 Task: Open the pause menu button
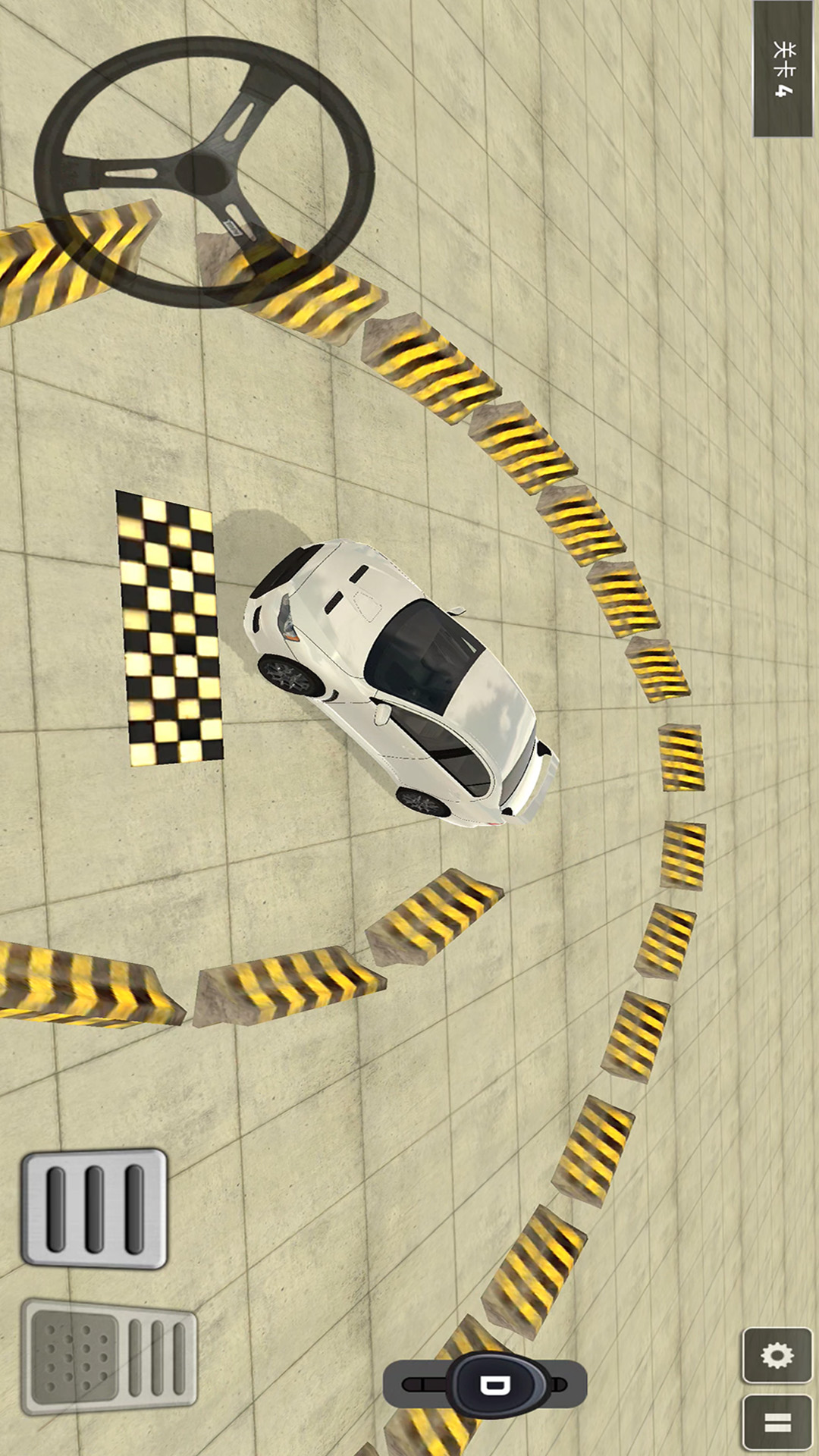(777, 1423)
